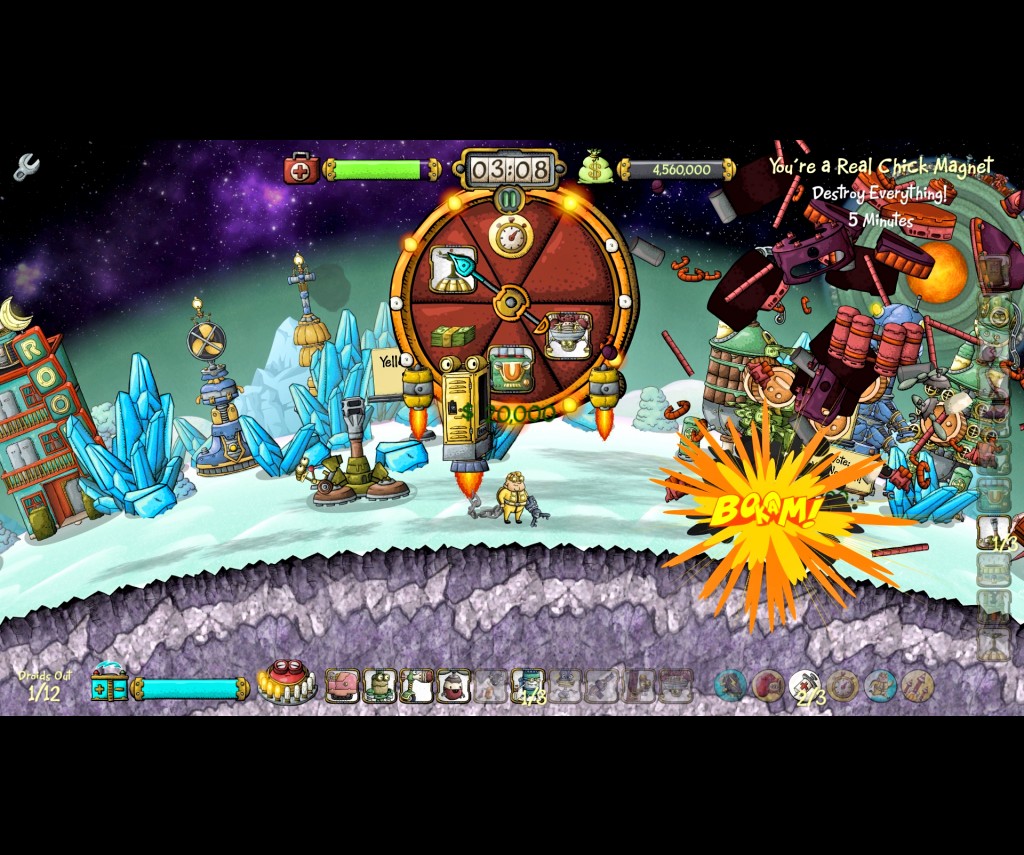
Task: Choose the droid slot showing 1/3
Action: coord(528,687)
